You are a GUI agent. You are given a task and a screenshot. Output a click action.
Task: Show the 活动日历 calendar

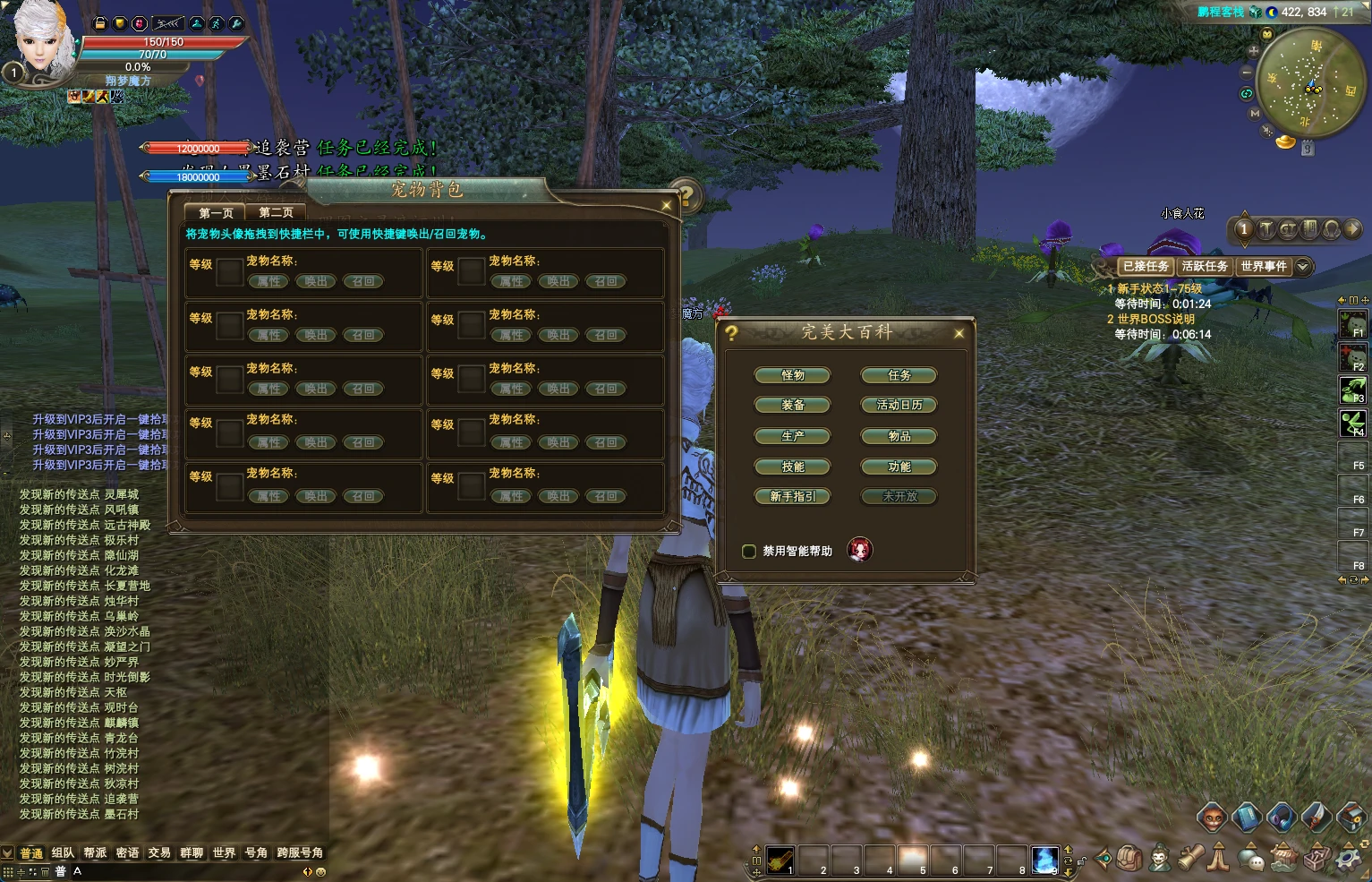899,406
